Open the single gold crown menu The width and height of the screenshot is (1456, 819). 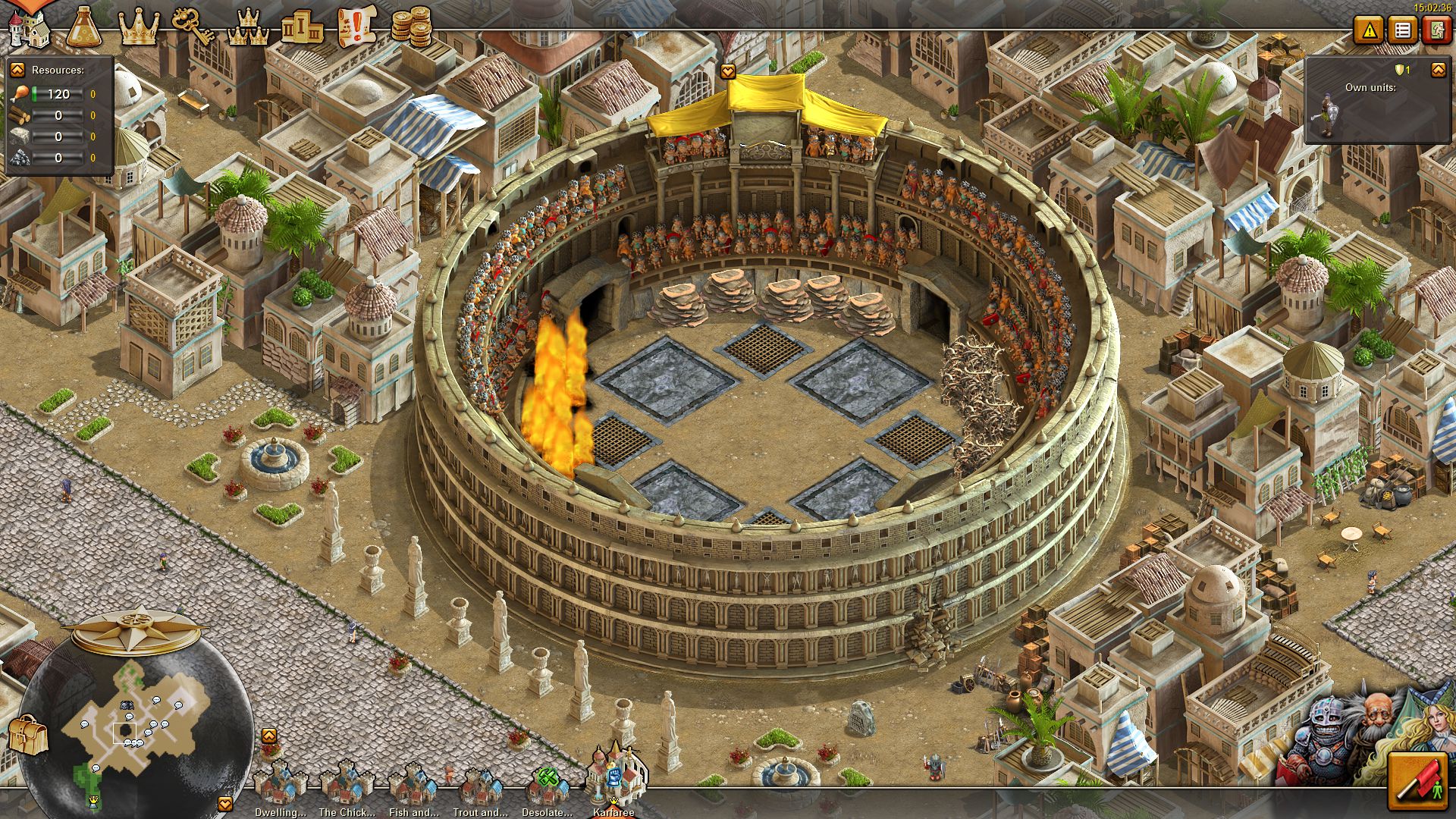[x=139, y=27]
